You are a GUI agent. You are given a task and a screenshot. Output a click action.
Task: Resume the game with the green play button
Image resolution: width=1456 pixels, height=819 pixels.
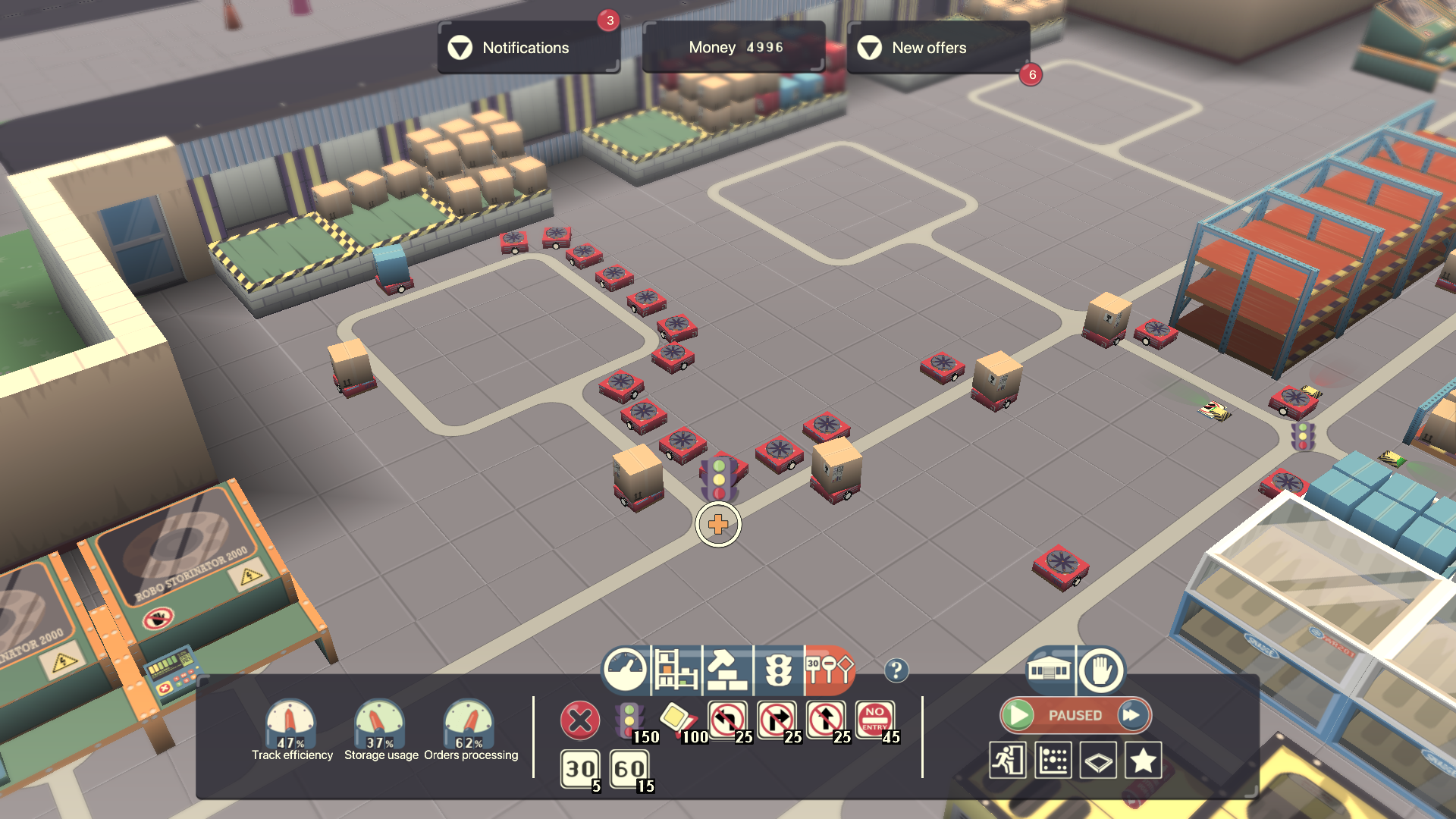pyautogui.click(x=1018, y=715)
